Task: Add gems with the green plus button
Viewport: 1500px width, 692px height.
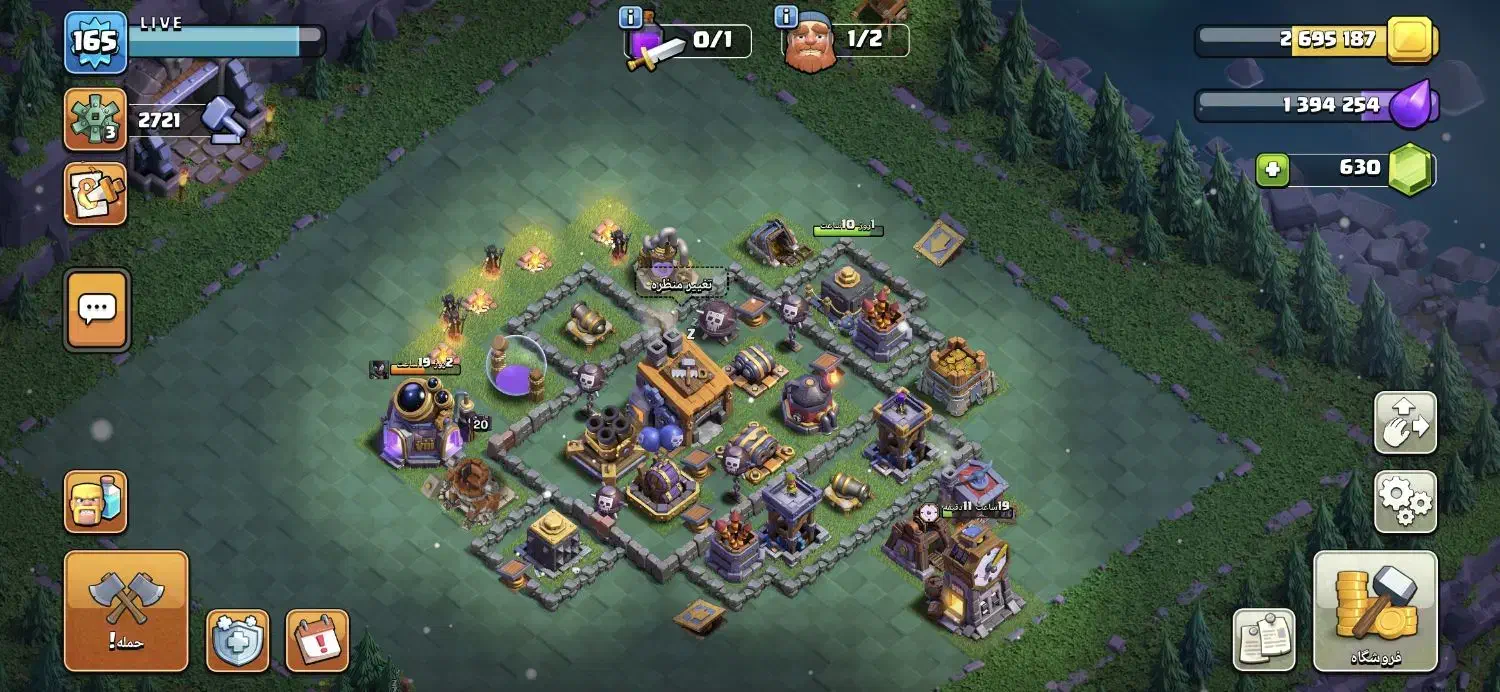Action: 1272,169
